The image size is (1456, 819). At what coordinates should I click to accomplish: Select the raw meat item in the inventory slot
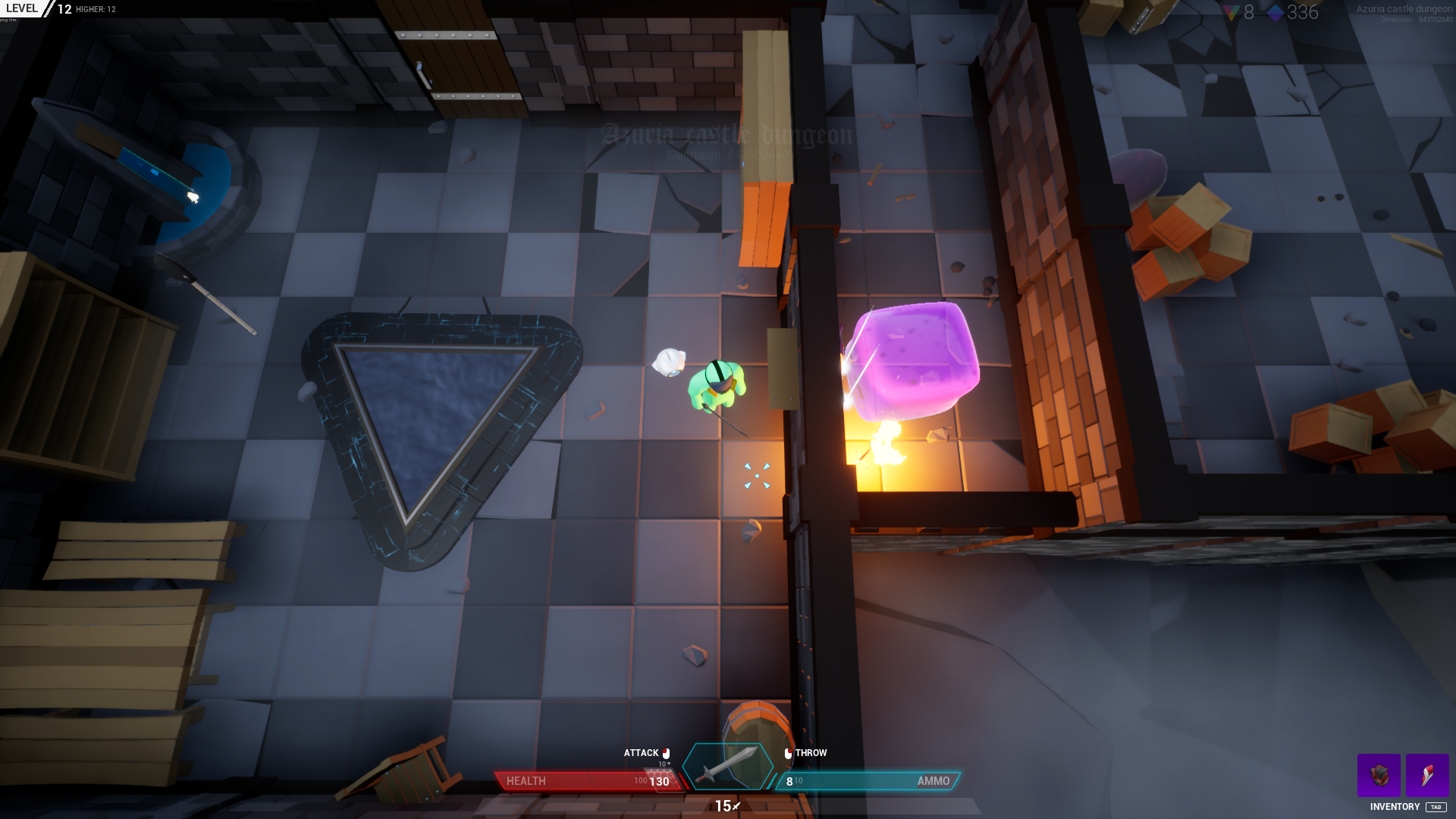point(1427,776)
